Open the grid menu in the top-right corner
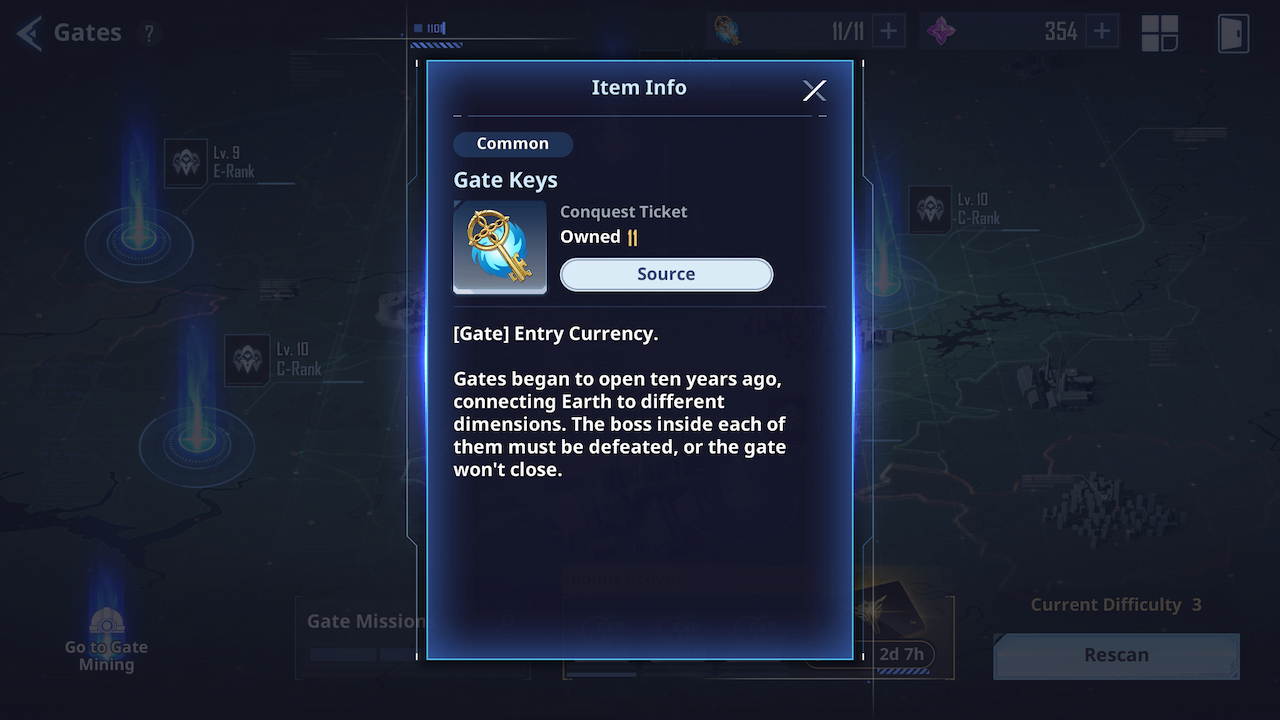 click(x=1159, y=32)
